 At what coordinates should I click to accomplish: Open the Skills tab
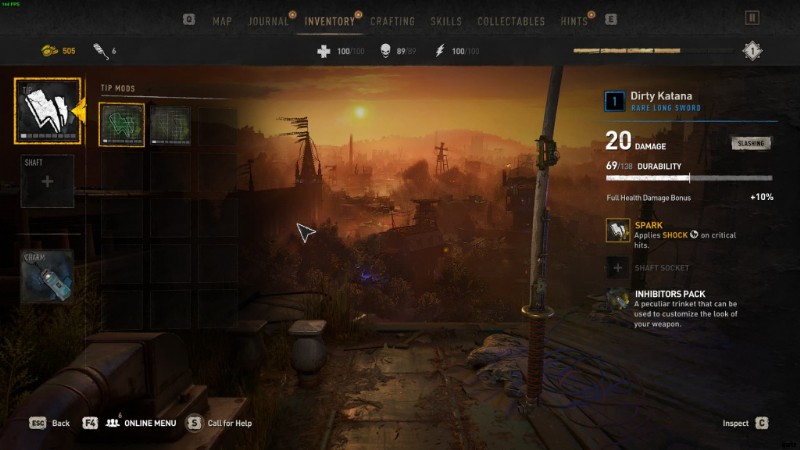(x=446, y=21)
